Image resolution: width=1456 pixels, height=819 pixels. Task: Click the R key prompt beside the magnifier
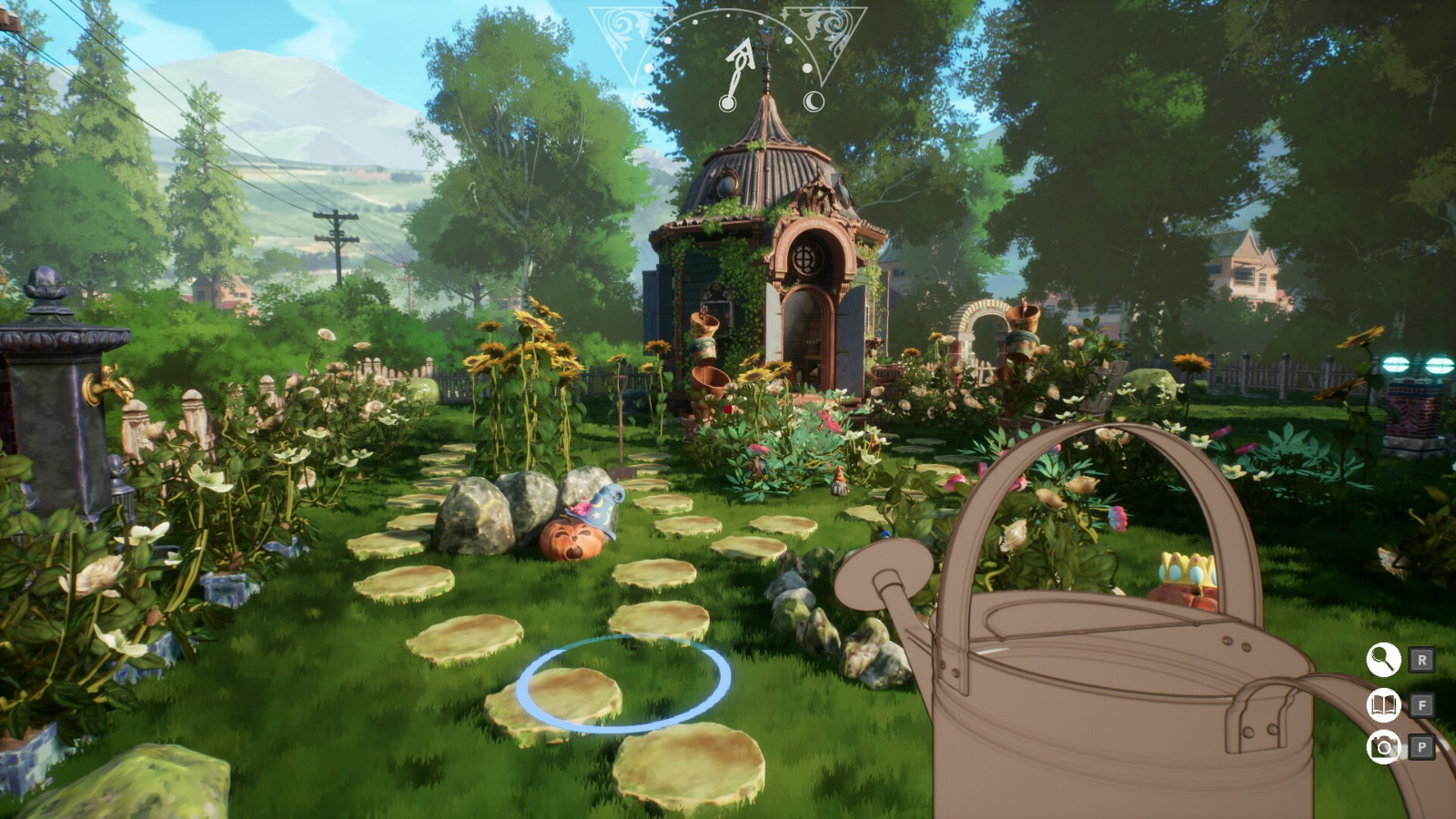pyautogui.click(x=1422, y=661)
